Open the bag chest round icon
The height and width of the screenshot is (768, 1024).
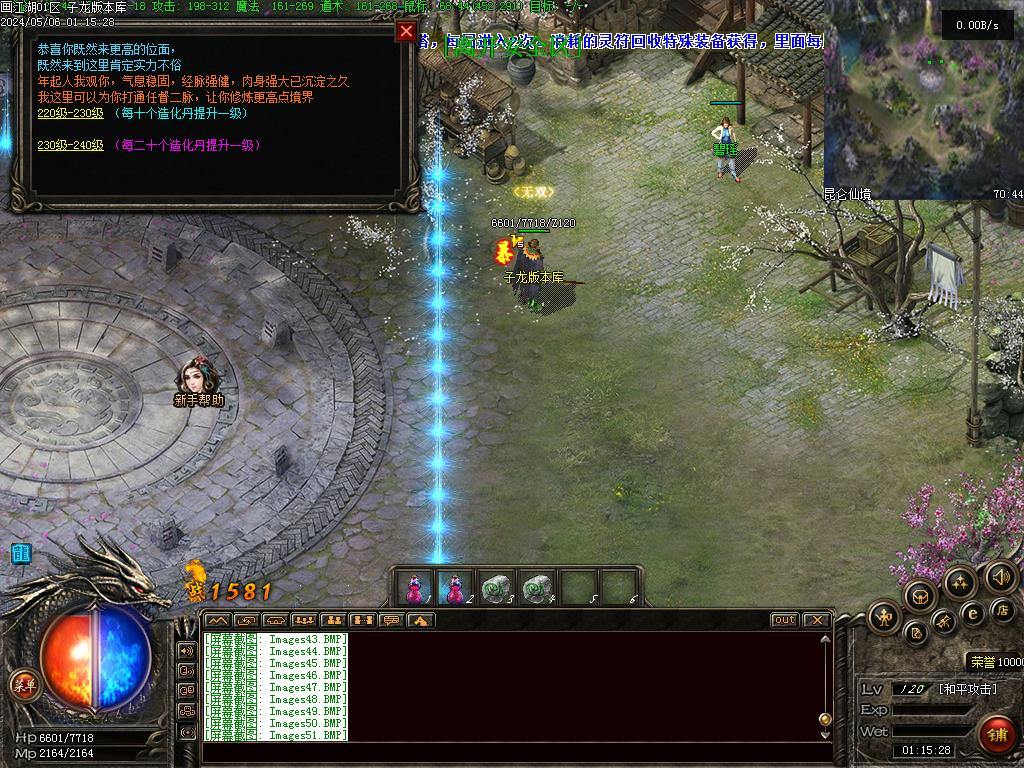(x=919, y=596)
